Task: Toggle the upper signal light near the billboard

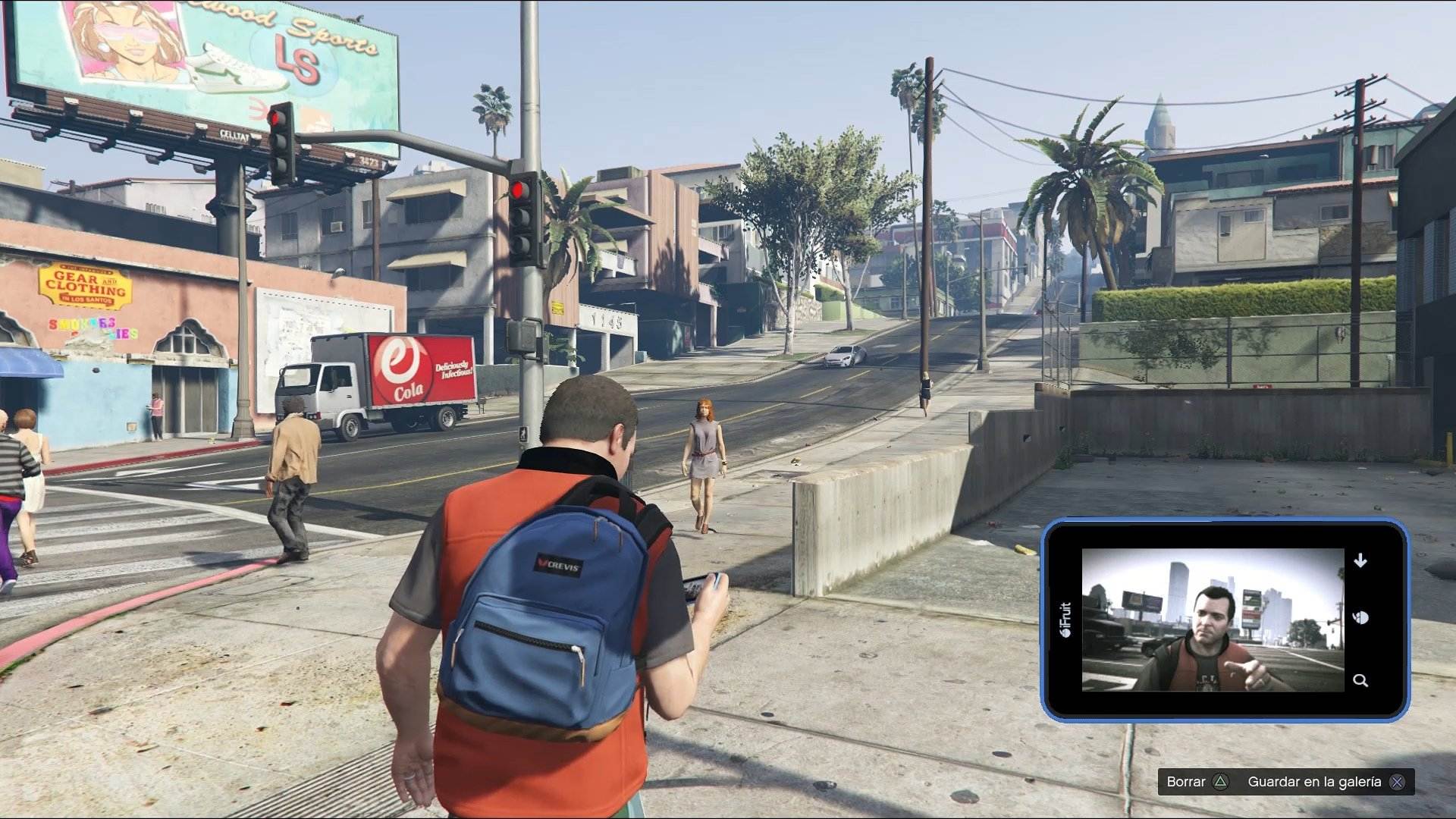Action: 275,120
